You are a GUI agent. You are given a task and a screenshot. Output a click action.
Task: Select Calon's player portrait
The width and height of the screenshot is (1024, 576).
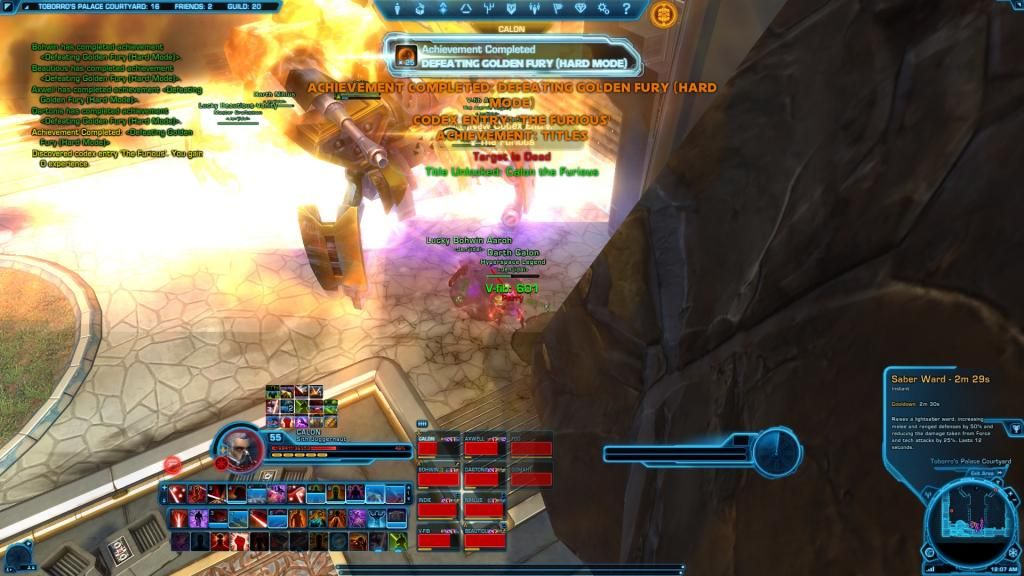coord(239,448)
